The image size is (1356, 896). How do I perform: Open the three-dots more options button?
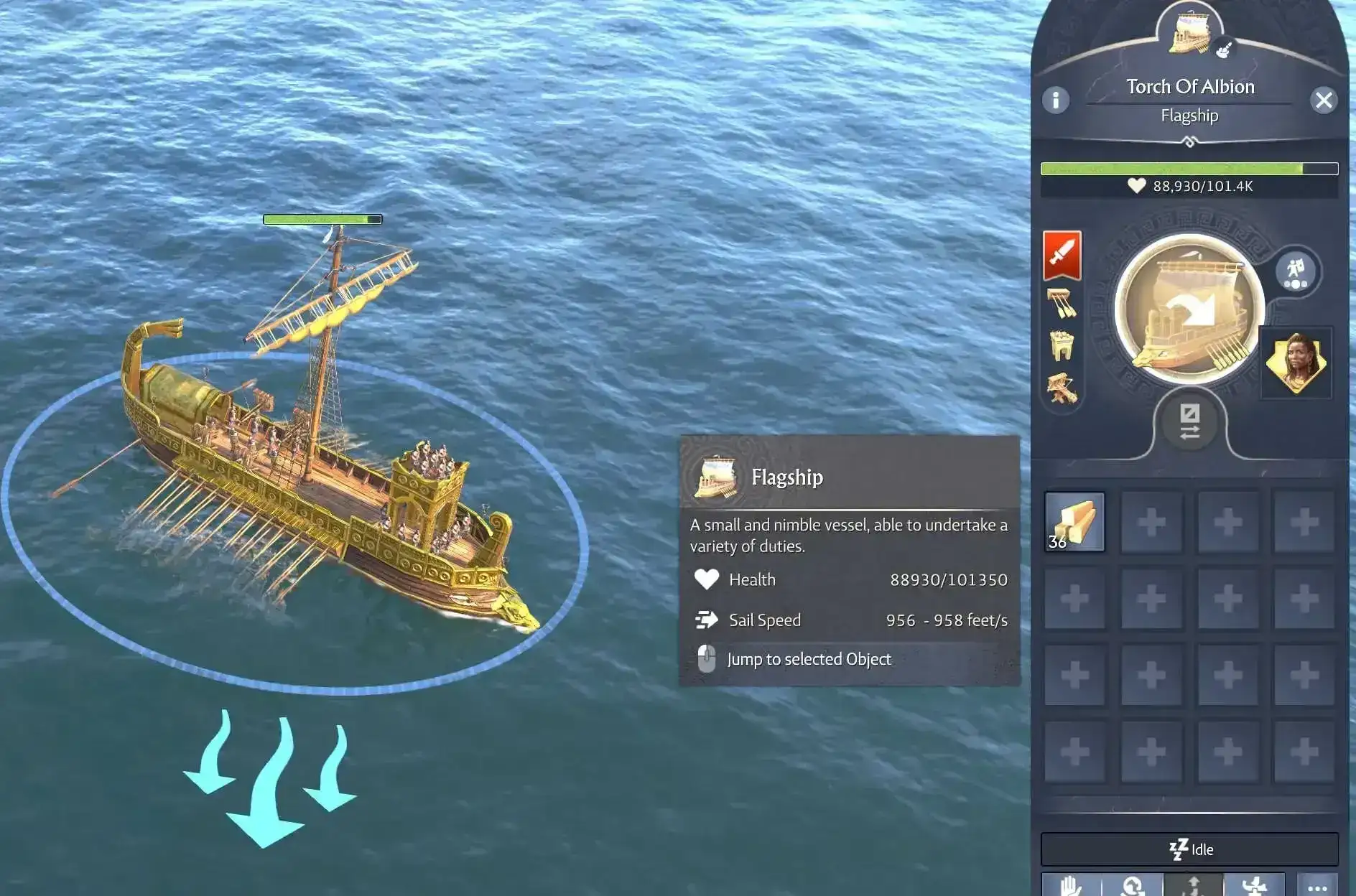click(x=1317, y=887)
